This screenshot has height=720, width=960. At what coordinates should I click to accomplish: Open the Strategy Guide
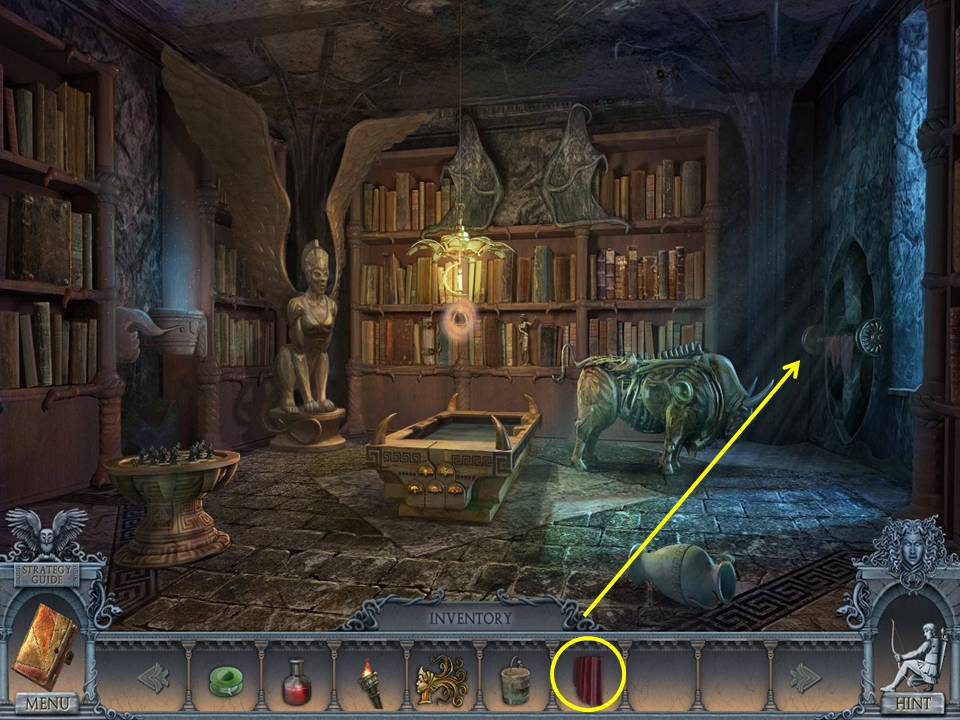(x=46, y=573)
